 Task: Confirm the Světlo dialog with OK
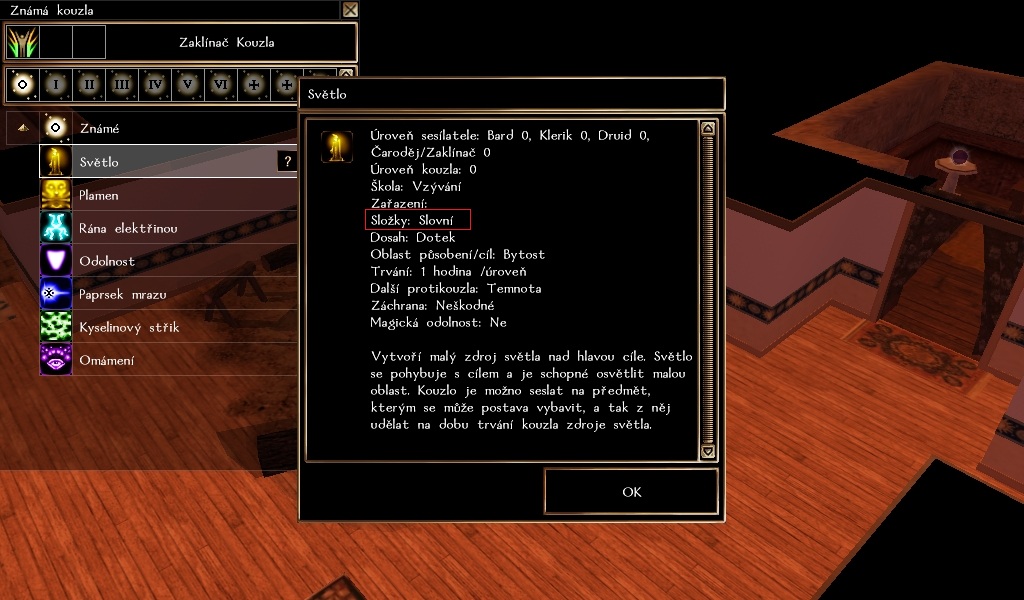click(631, 492)
